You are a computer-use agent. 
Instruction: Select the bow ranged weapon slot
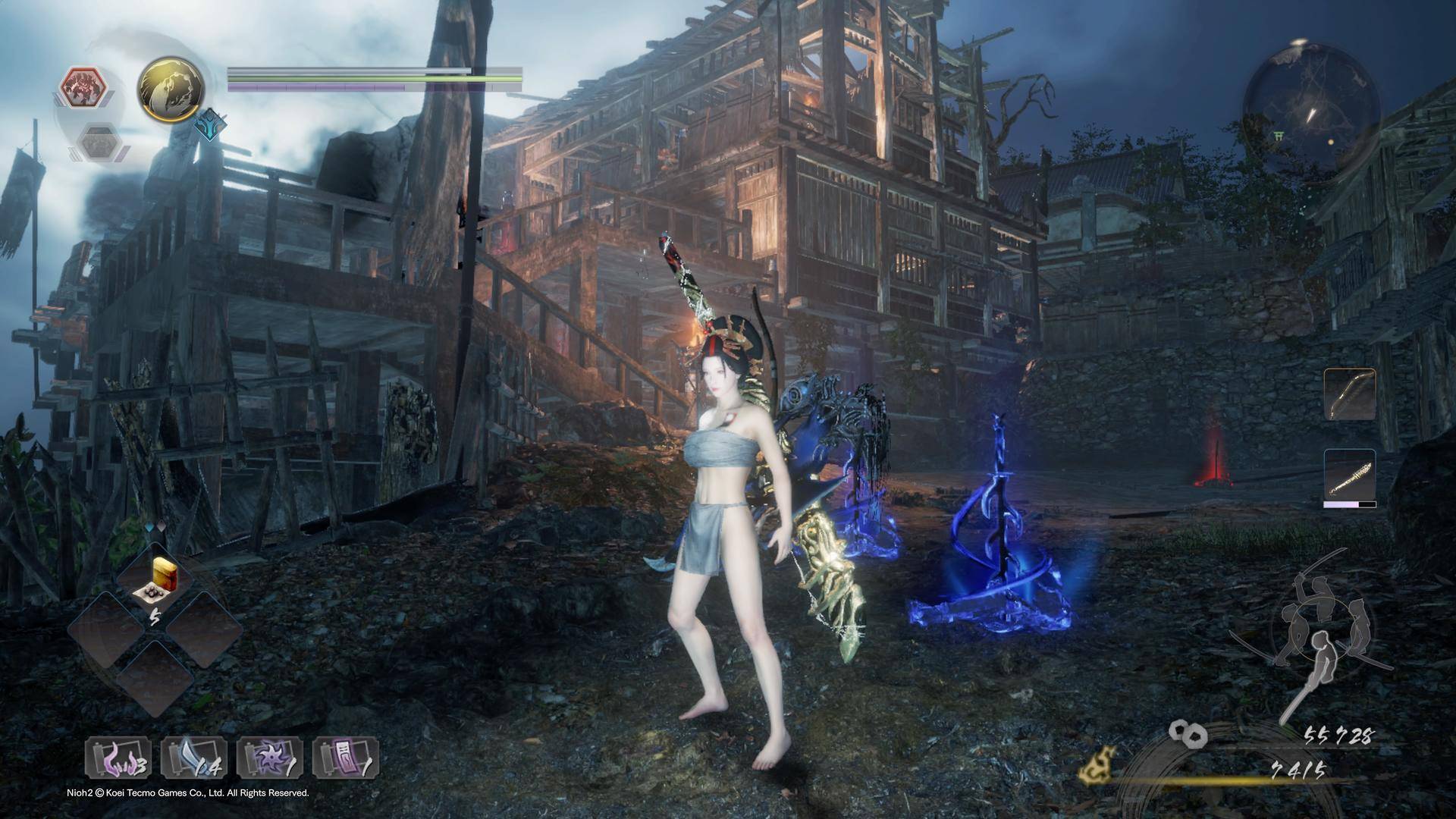coord(1350,395)
